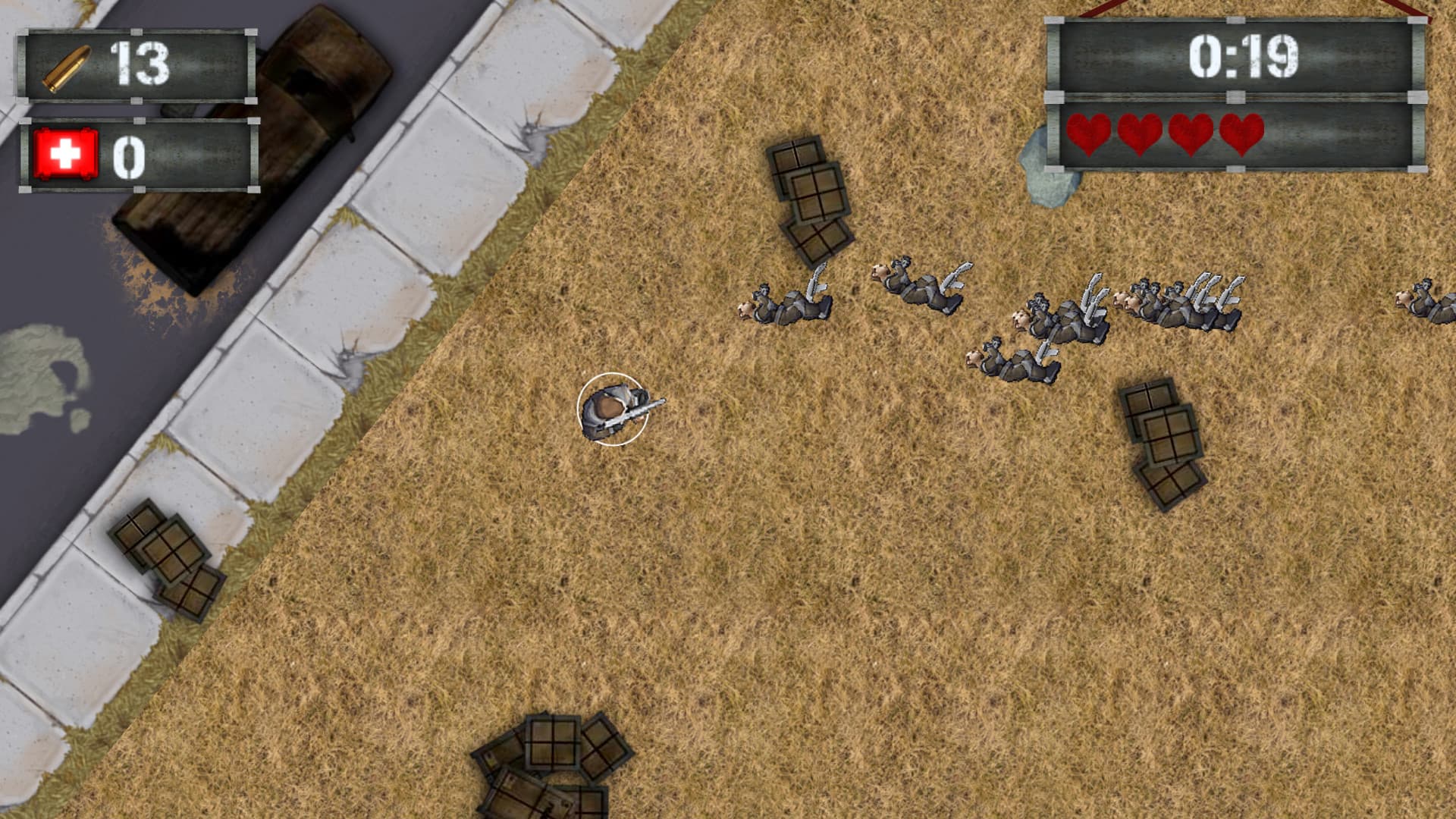Screen dimensions: 1456x819
Task: Click the medkit counter showing 0
Action: tap(129, 155)
